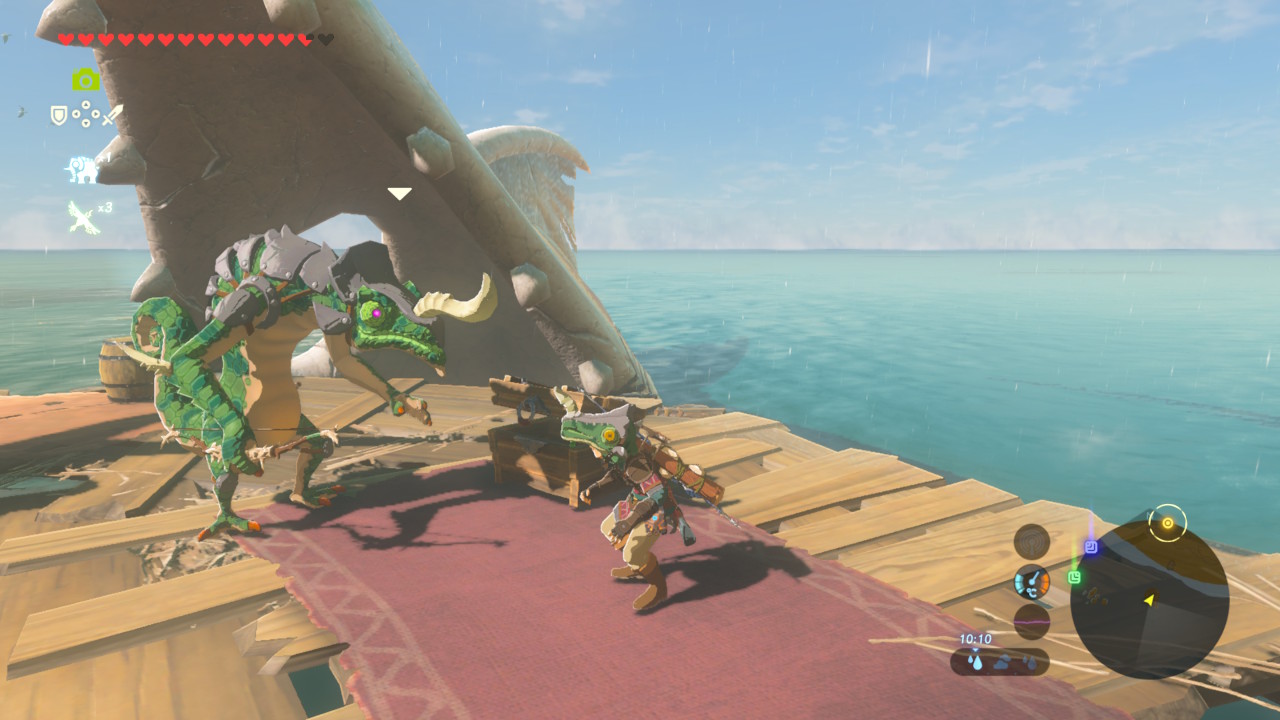Click the rainy weather forecast panel
1280x720 pixels.
pos(999,661)
